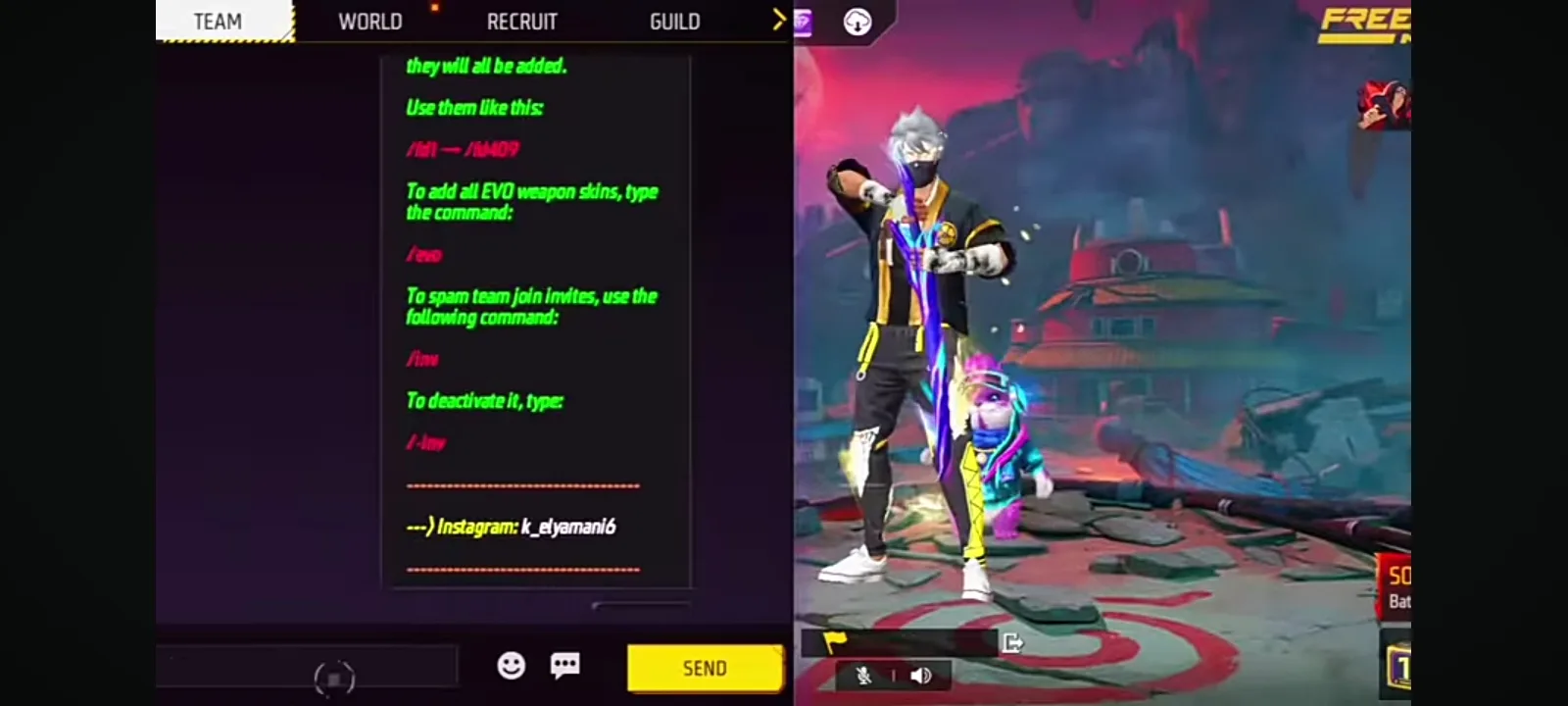Image resolution: width=1568 pixels, height=706 pixels.
Task: Click the yellow arrow to collapse chat
Action: 779,20
